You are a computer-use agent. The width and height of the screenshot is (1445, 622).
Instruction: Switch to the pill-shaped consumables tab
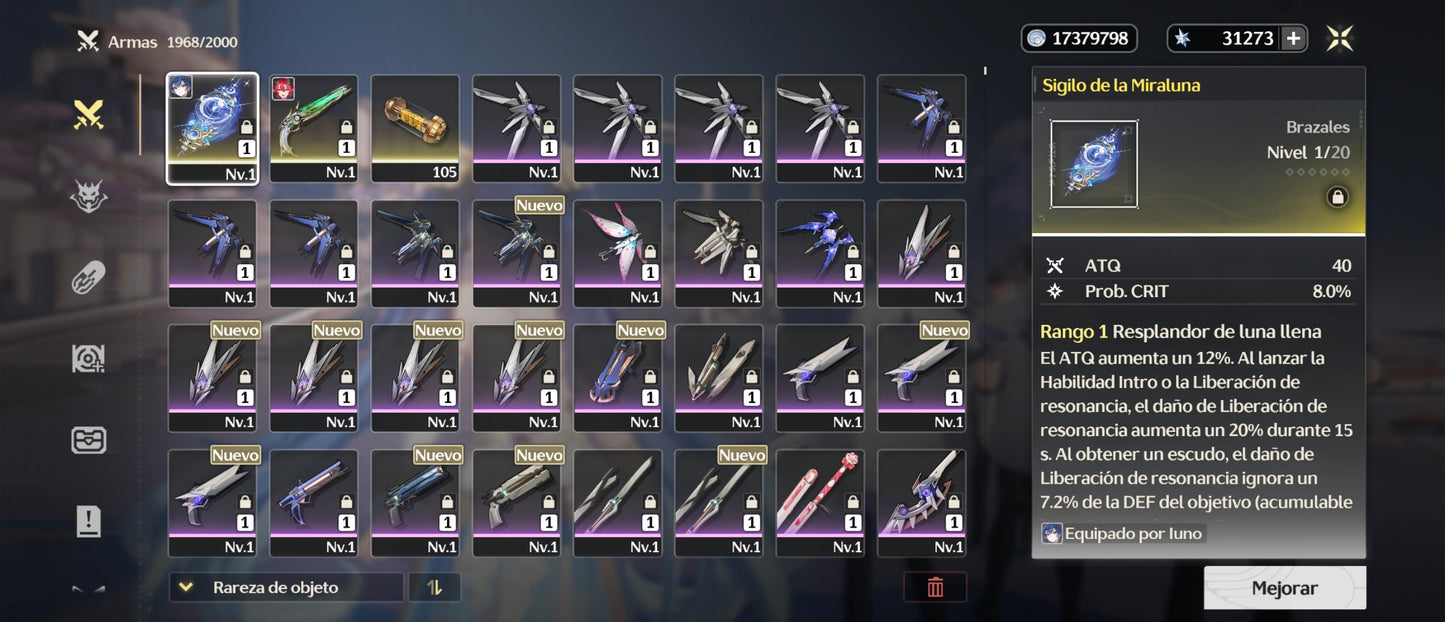[89, 278]
